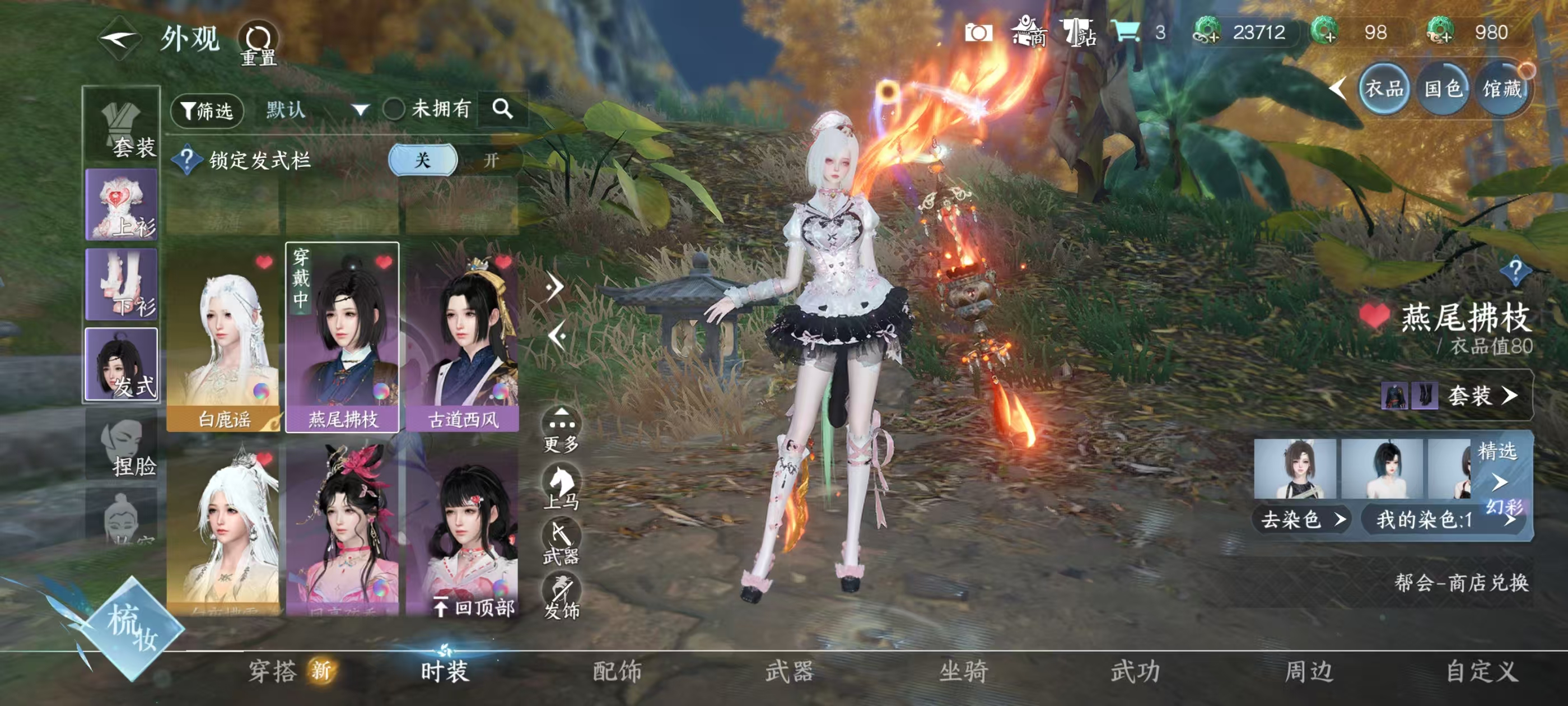This screenshot has height=706, width=1568.
Task: Open the 筛选 filter options
Action: point(207,110)
